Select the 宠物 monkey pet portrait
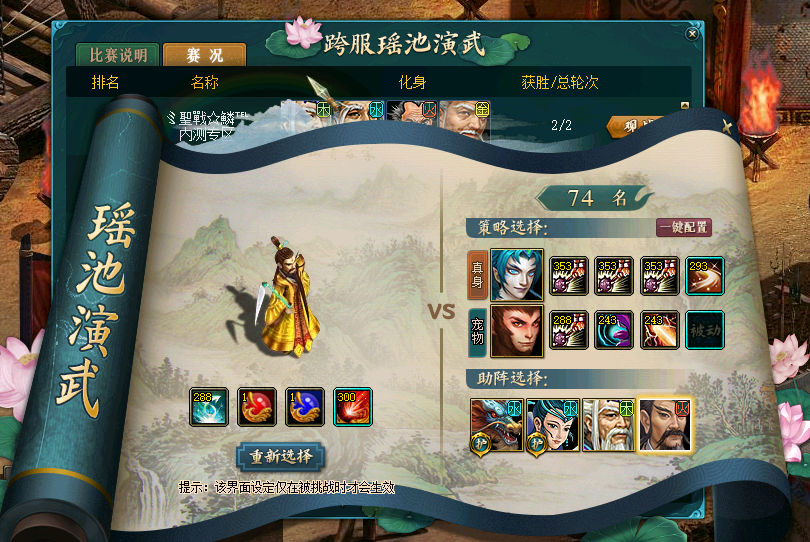The height and width of the screenshot is (542, 810). 517,332
